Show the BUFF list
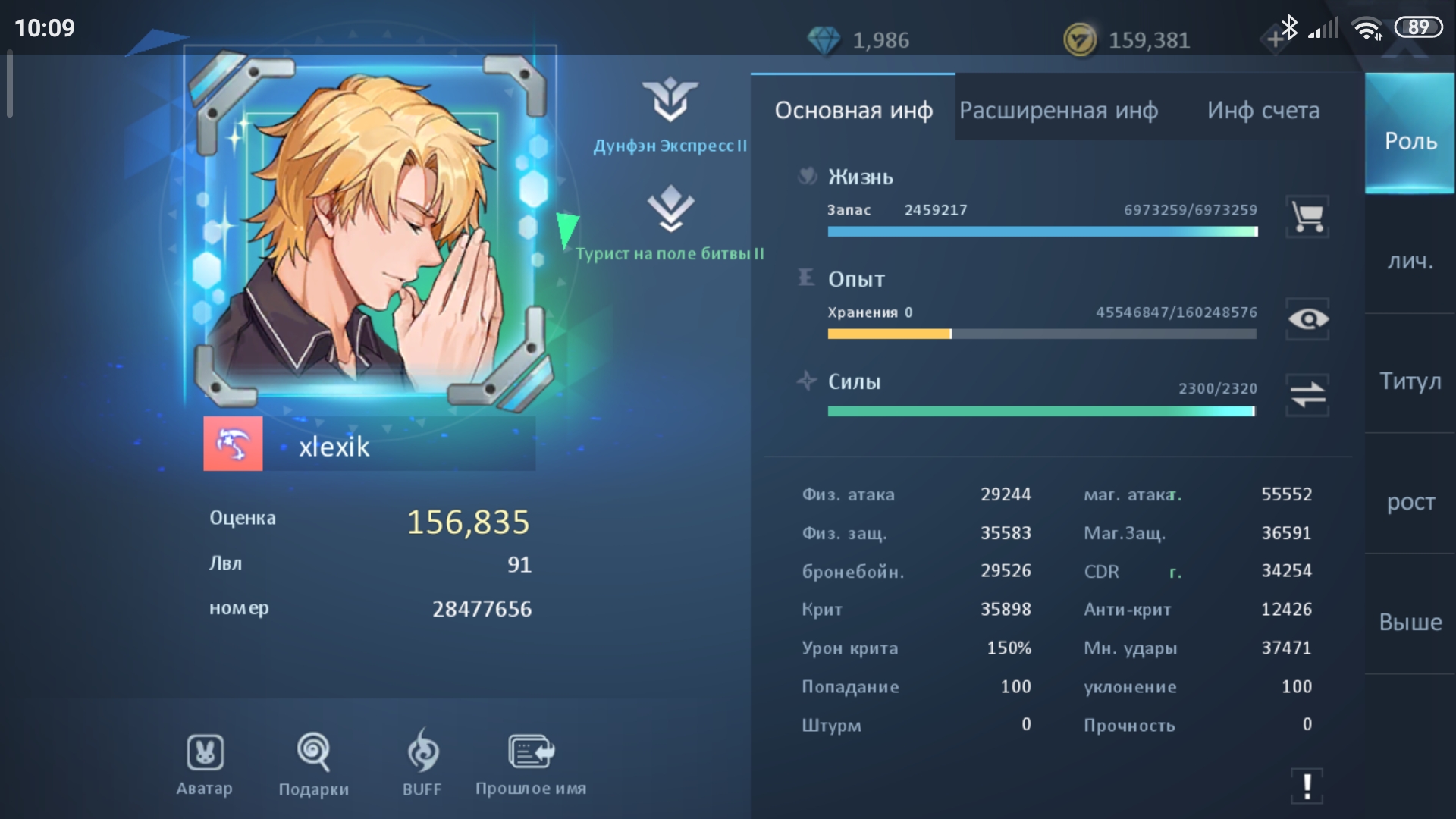1456x819 pixels. [x=422, y=764]
